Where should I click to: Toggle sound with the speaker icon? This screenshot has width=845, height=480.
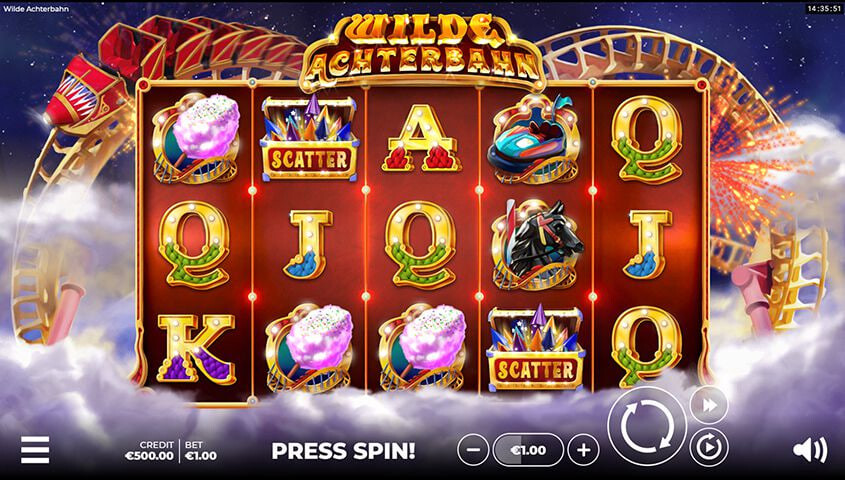point(809,450)
